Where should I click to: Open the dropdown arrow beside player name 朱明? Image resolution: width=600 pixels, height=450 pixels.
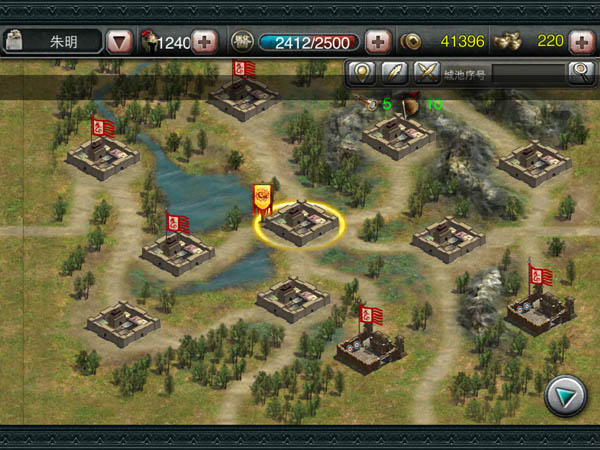120,42
